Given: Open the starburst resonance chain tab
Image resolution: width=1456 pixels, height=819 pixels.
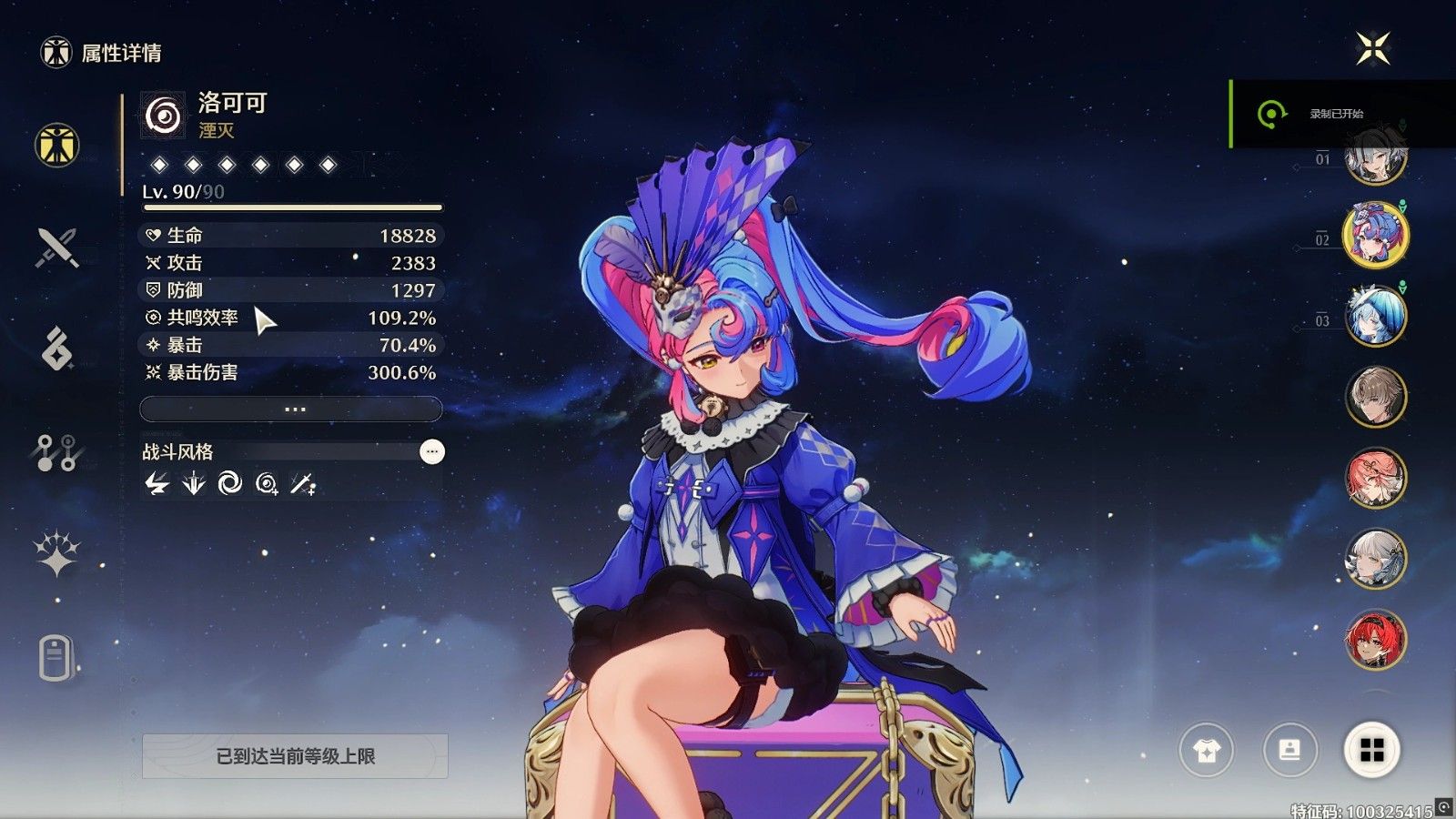Looking at the screenshot, I should pos(56,553).
